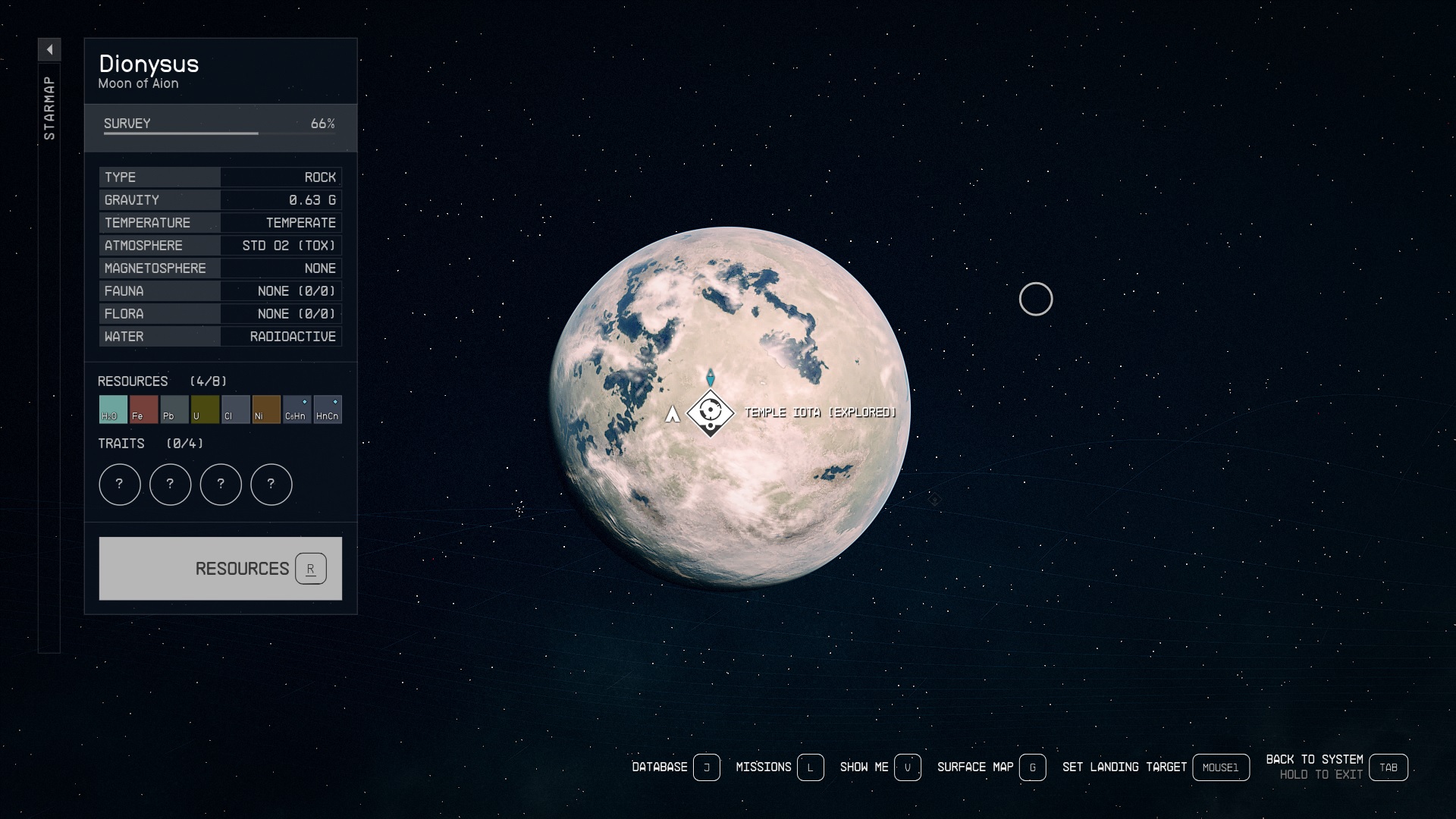Screen dimensions: 1456x819
Task: Select the CsHn resource tile
Action: click(297, 409)
